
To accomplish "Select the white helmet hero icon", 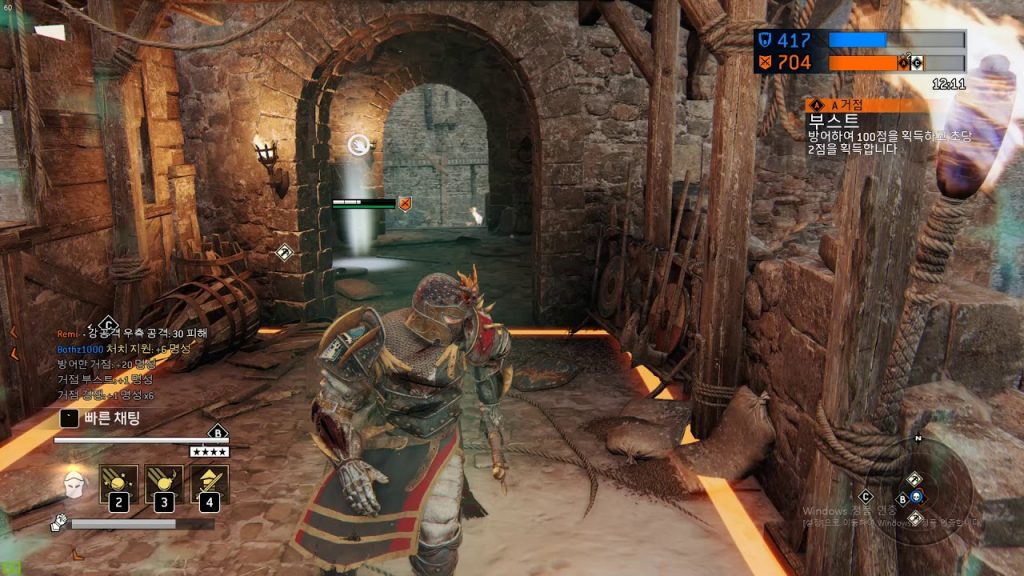I will [72, 486].
